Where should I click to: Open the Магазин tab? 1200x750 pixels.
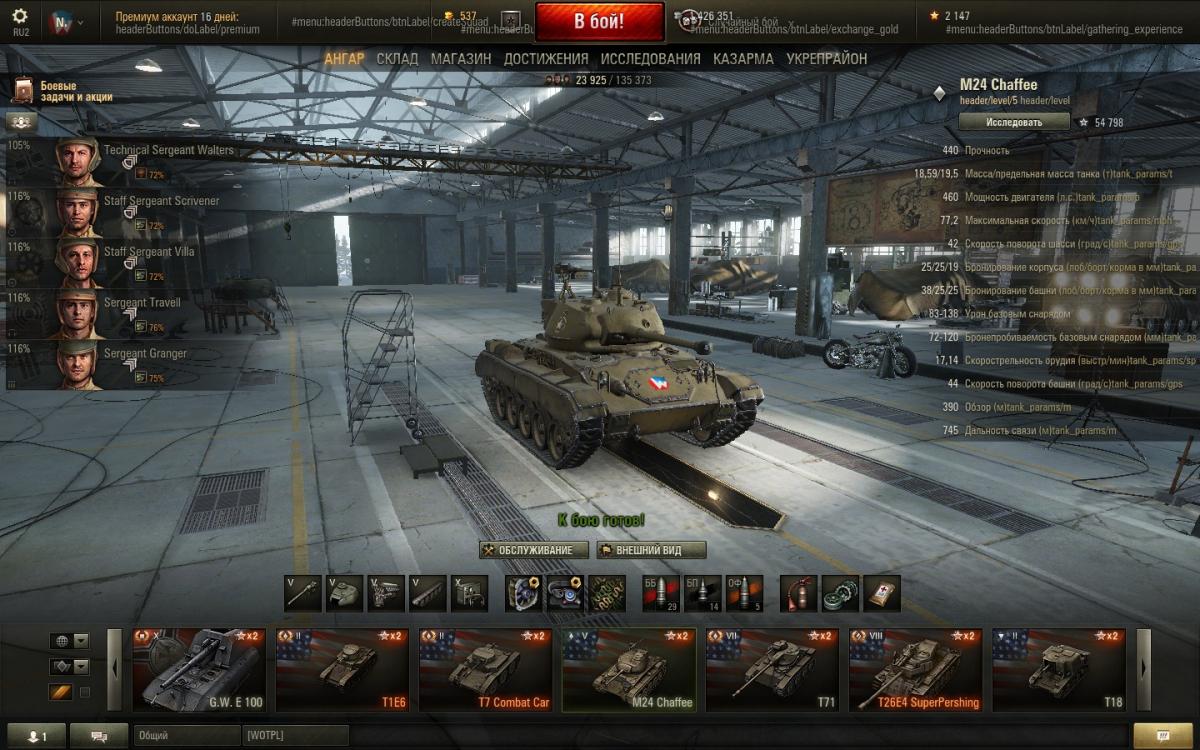tap(461, 59)
